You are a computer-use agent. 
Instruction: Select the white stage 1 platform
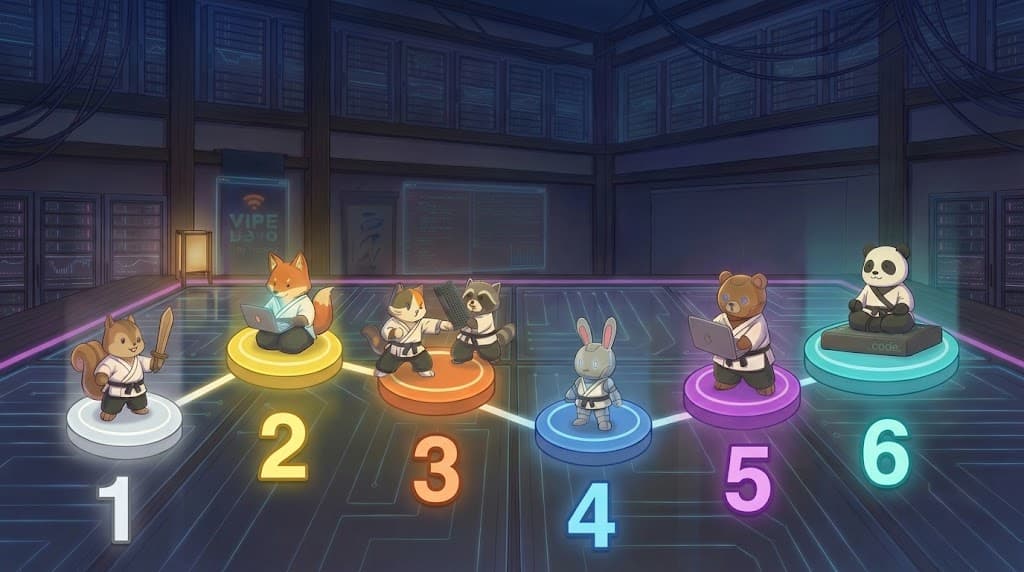pyautogui.click(x=124, y=430)
